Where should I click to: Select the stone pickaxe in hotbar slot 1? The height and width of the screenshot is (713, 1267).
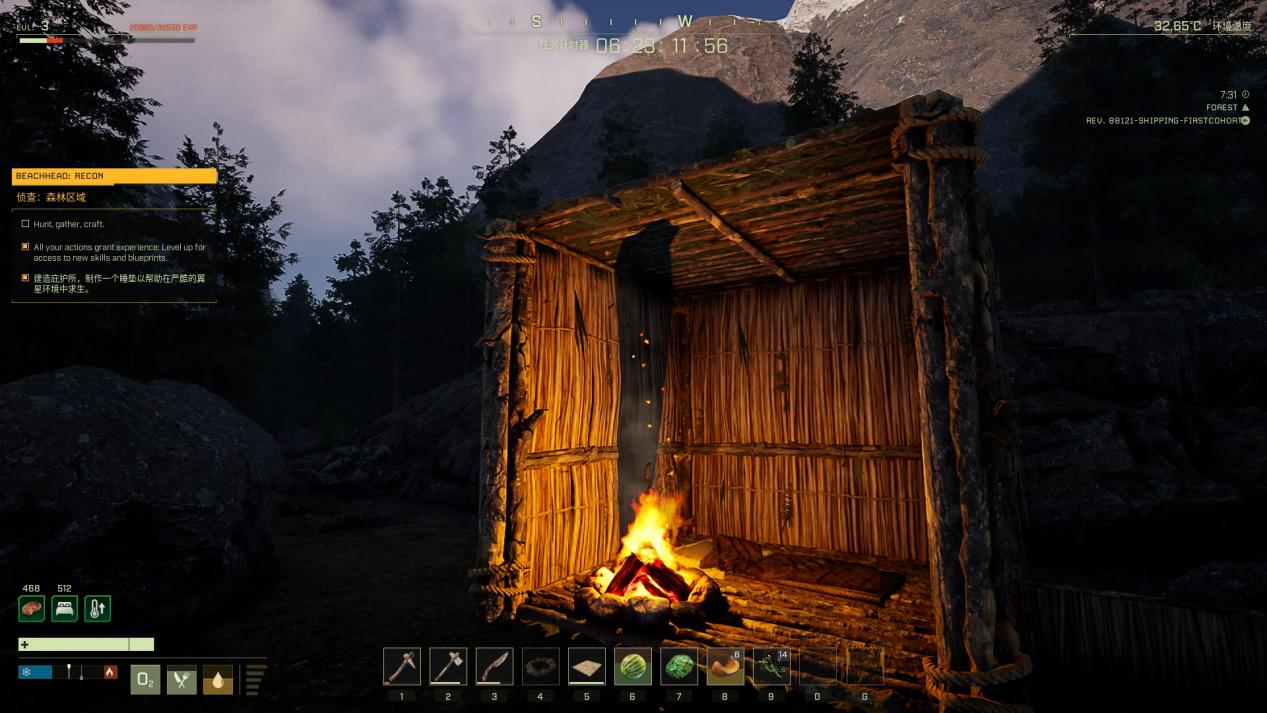[401, 666]
